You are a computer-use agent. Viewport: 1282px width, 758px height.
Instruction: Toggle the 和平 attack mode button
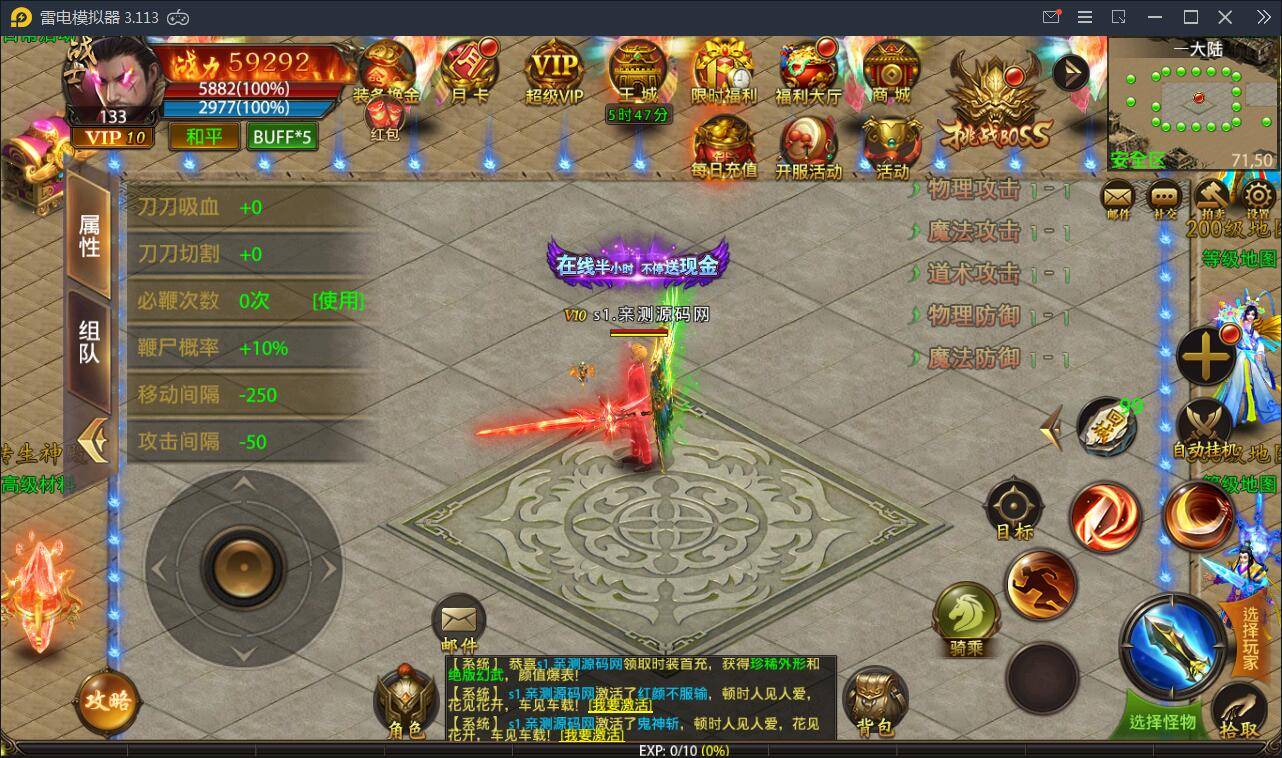click(204, 136)
